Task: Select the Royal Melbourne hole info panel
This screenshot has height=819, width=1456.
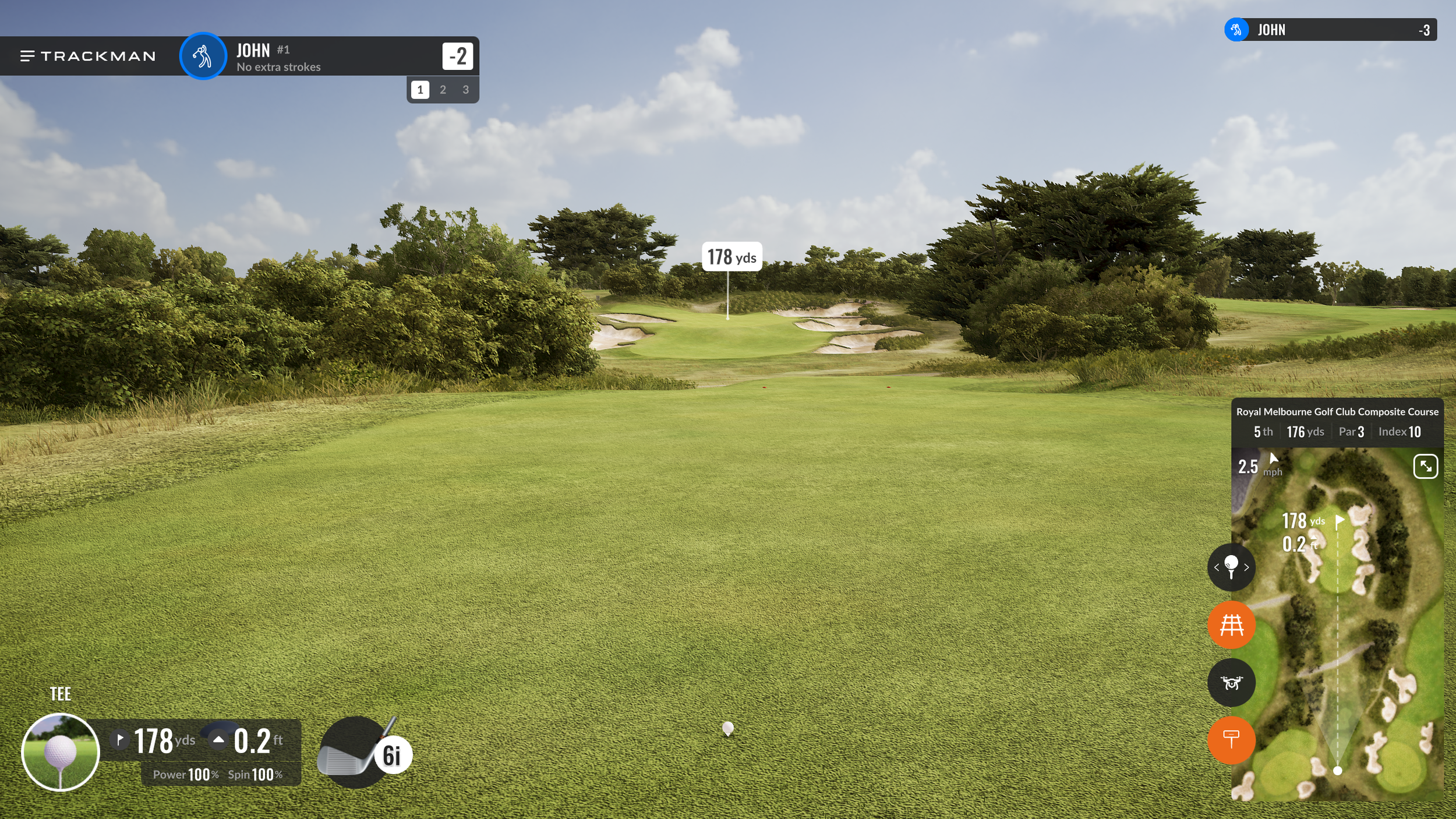Action: pos(1337,422)
